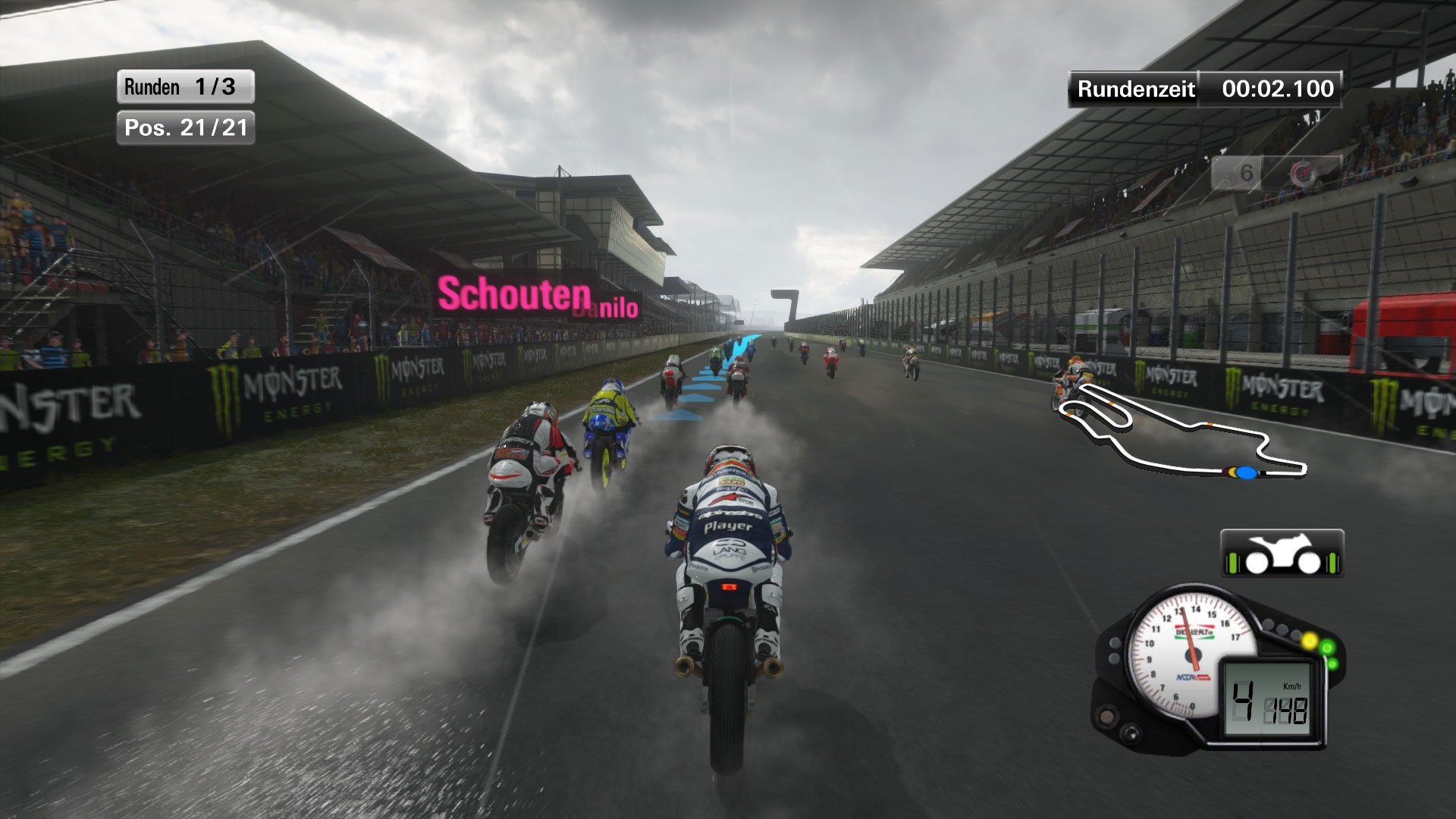Select the pink lap timer gauge icon
This screenshot has width=1456, height=819.
[x=1301, y=172]
